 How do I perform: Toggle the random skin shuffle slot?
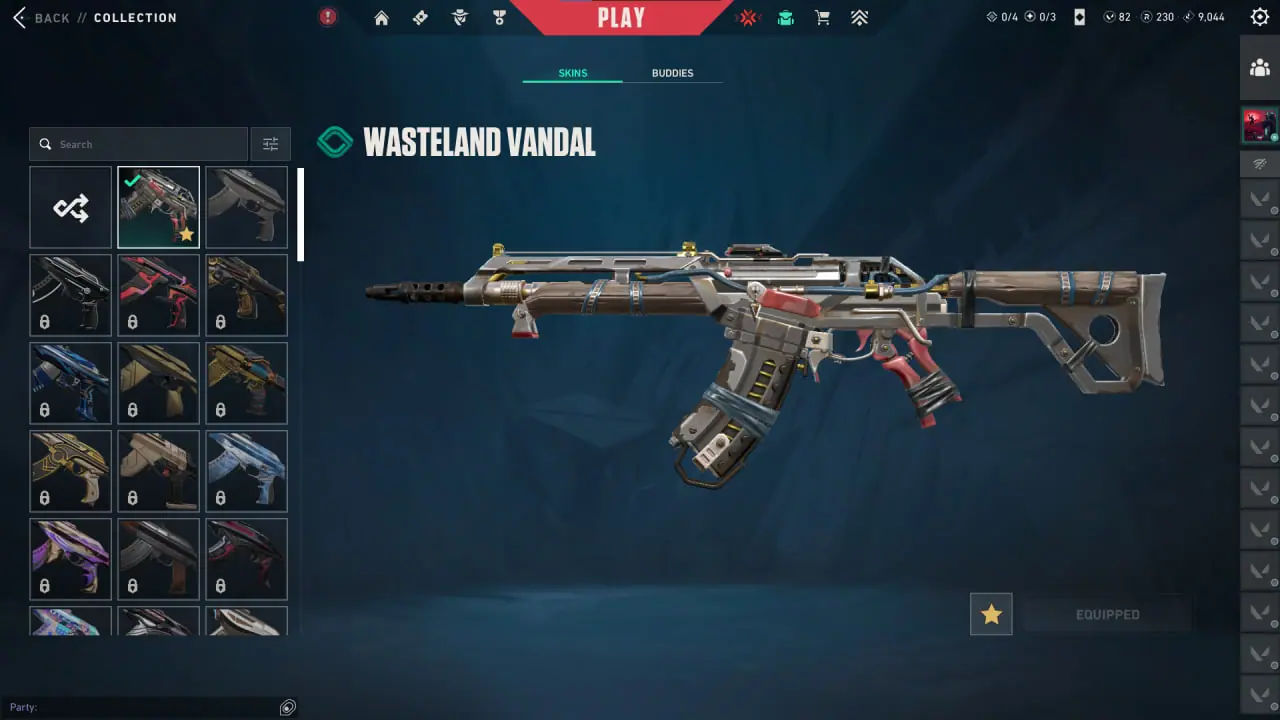click(70, 207)
